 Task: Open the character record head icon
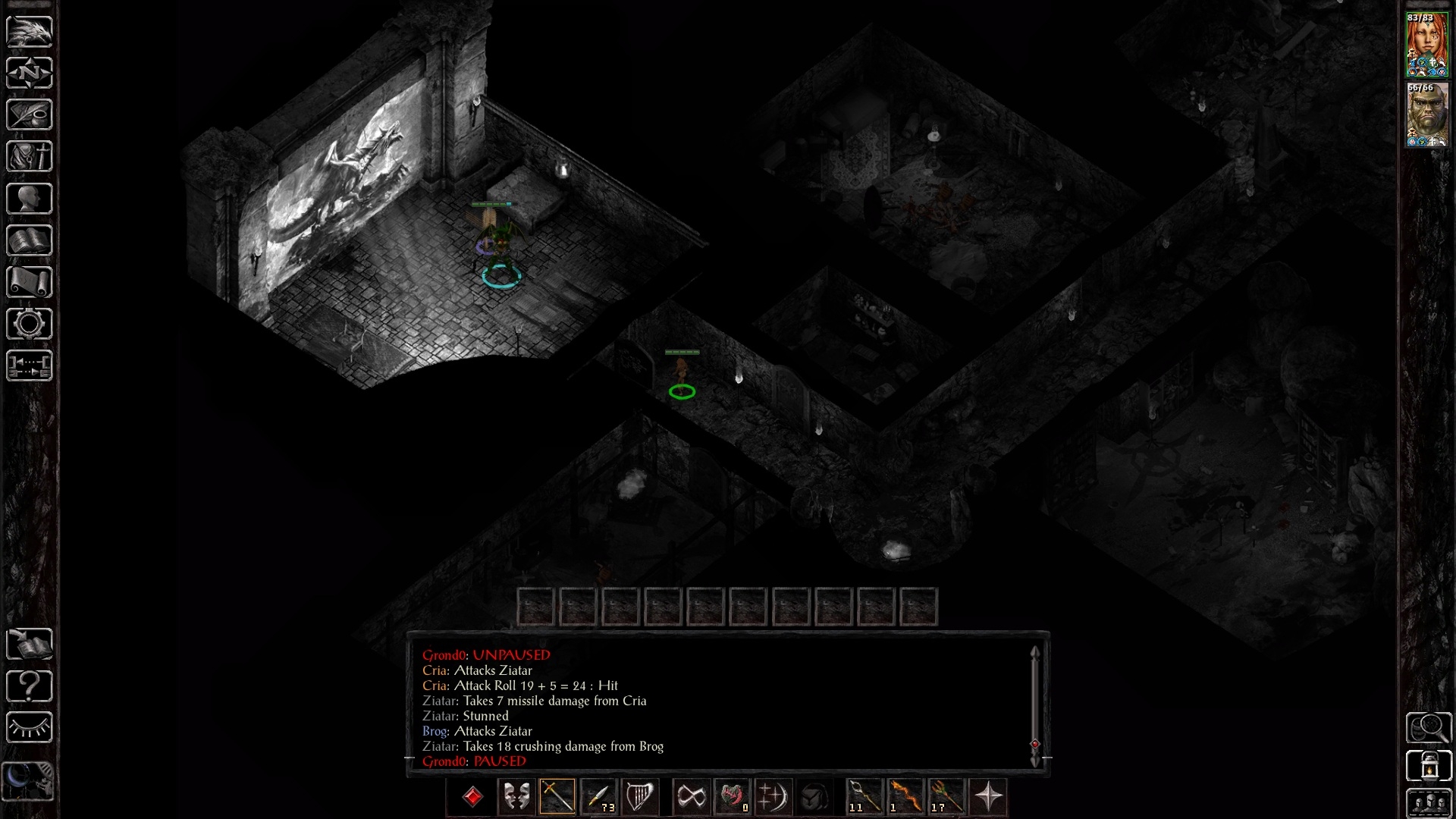tap(30, 199)
